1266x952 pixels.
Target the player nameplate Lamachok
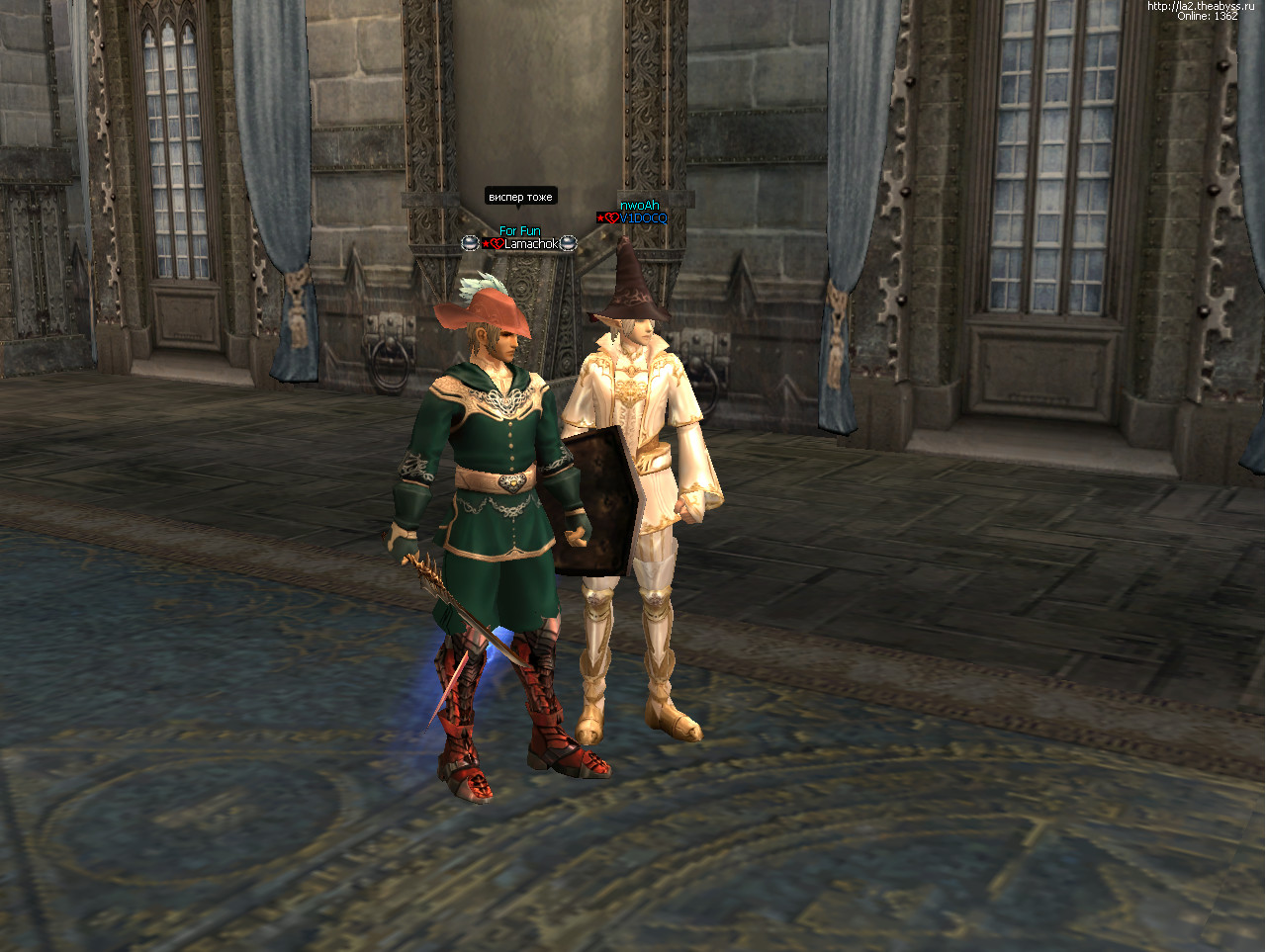click(531, 244)
